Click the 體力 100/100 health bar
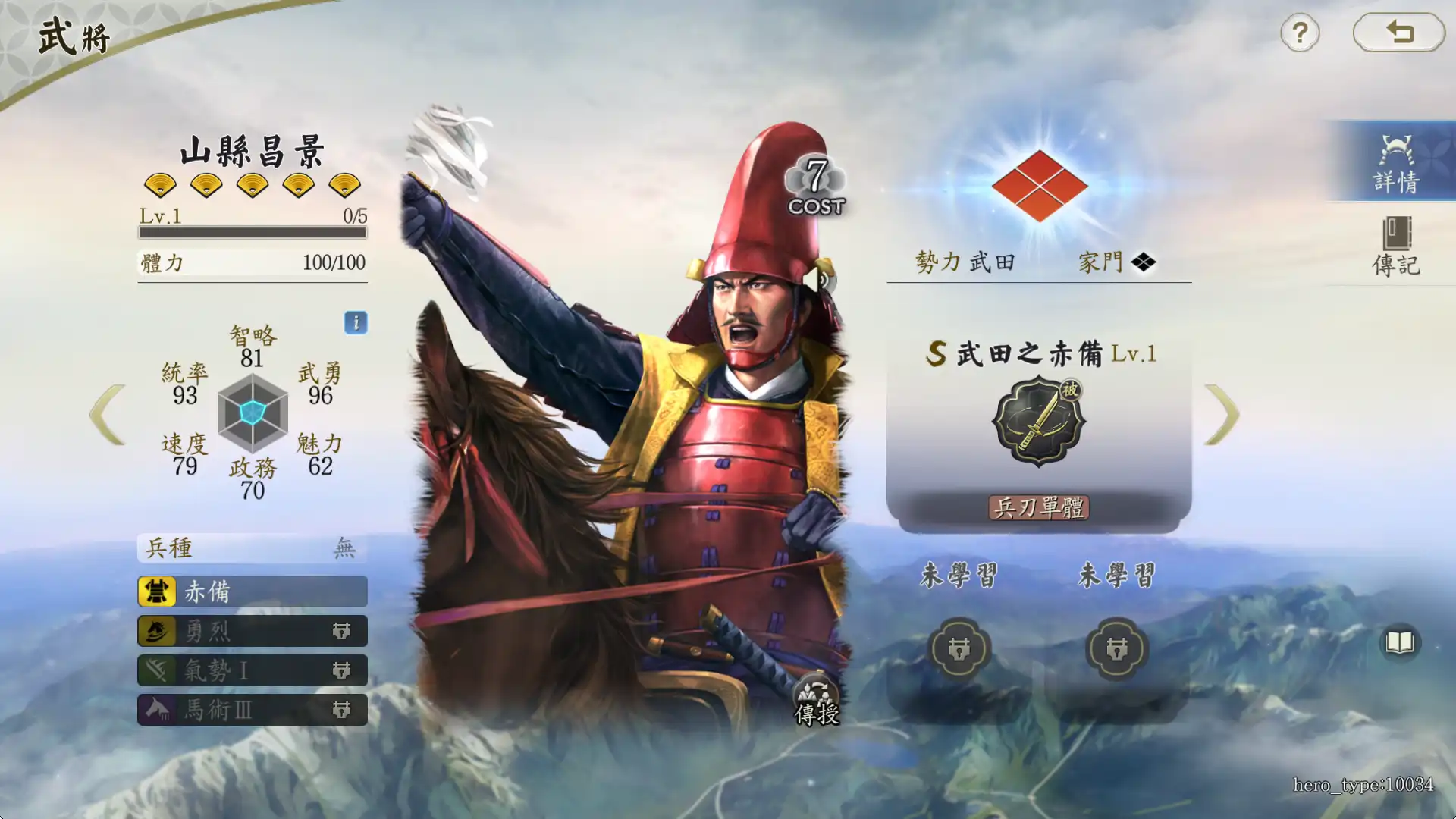 coord(252,262)
